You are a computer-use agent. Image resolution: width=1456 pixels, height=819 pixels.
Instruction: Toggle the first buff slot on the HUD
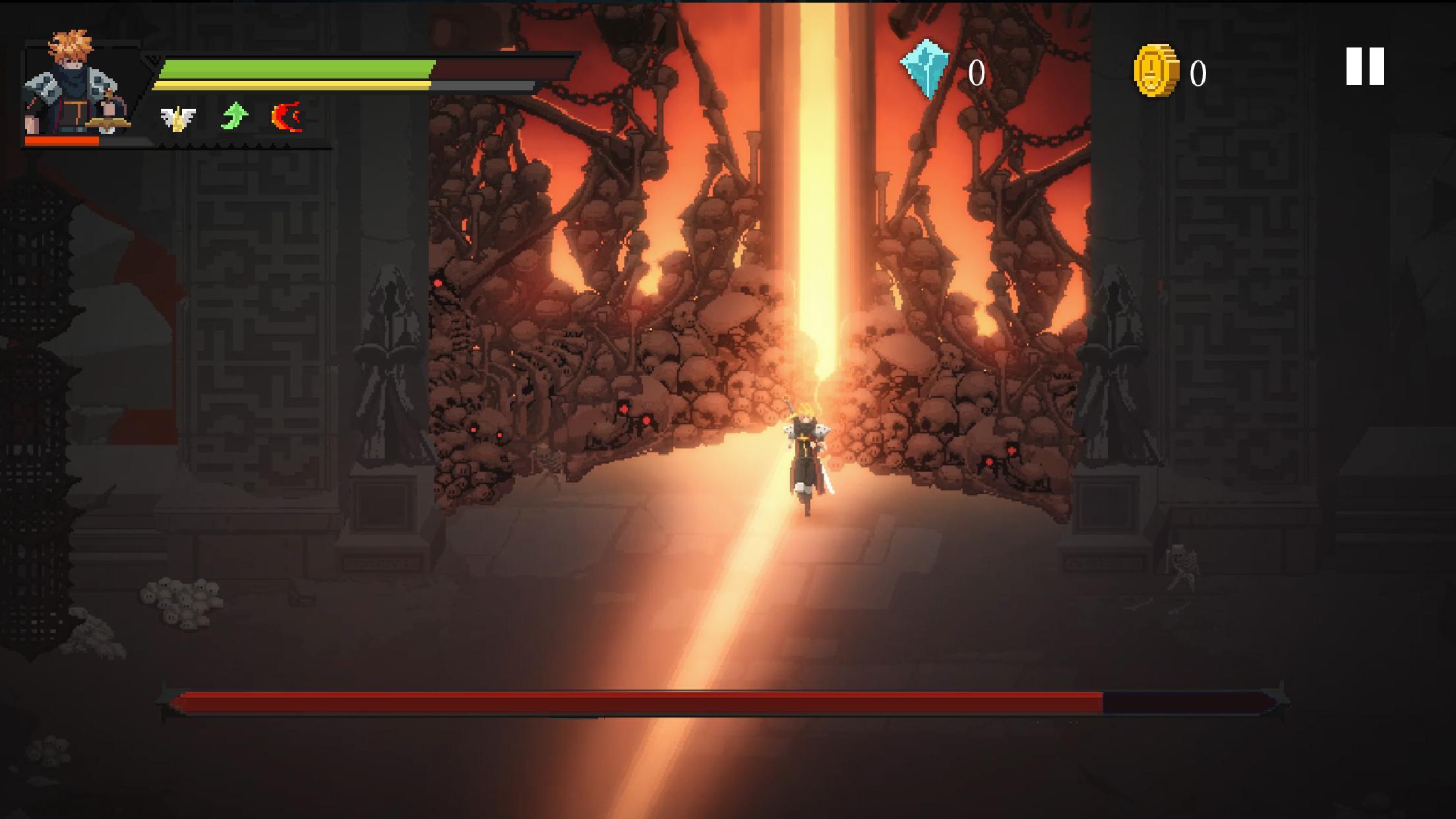pos(177,117)
